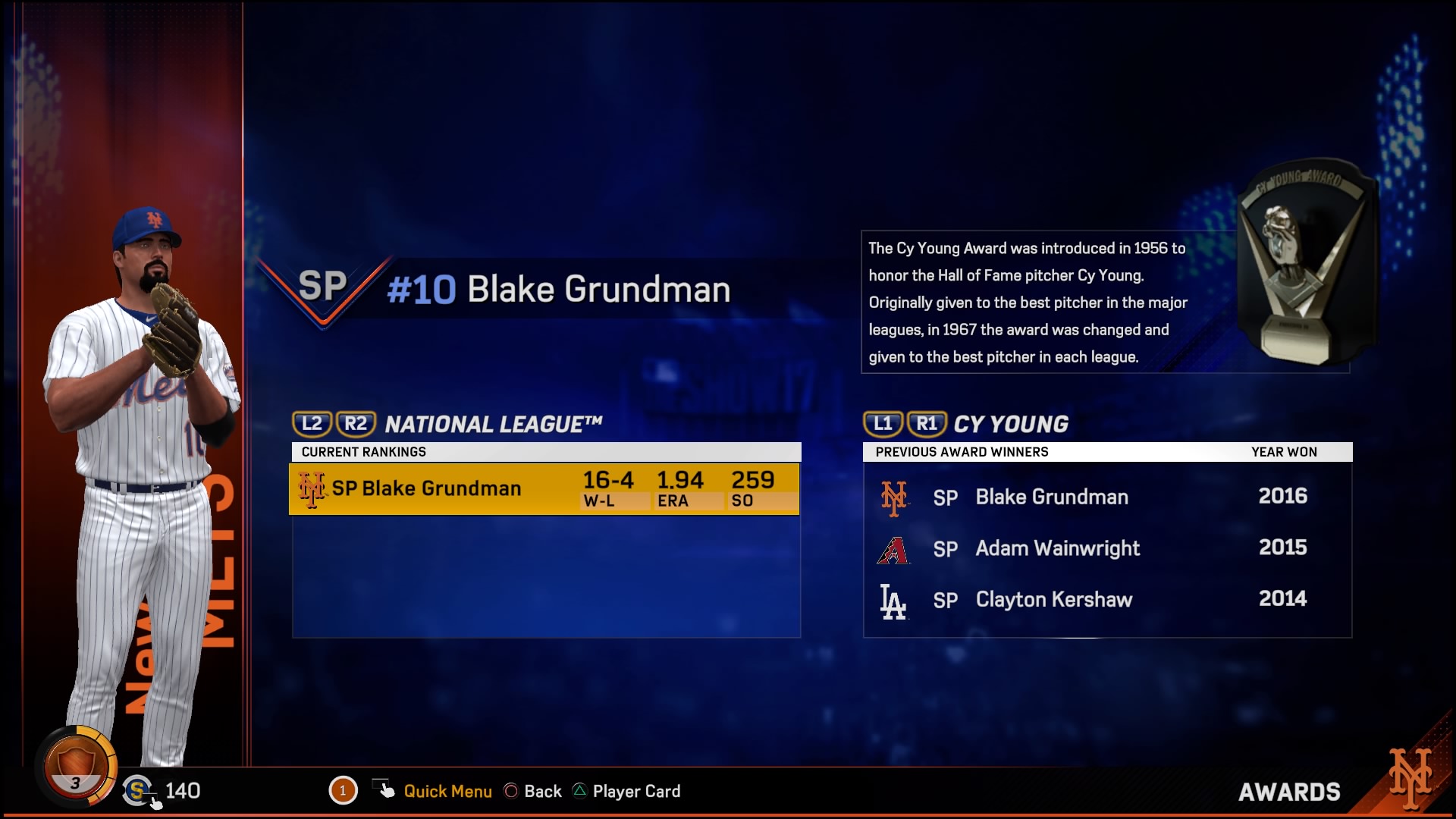
Task: Click the Mets logo beside Blake Grundman ranking
Action: 312,488
